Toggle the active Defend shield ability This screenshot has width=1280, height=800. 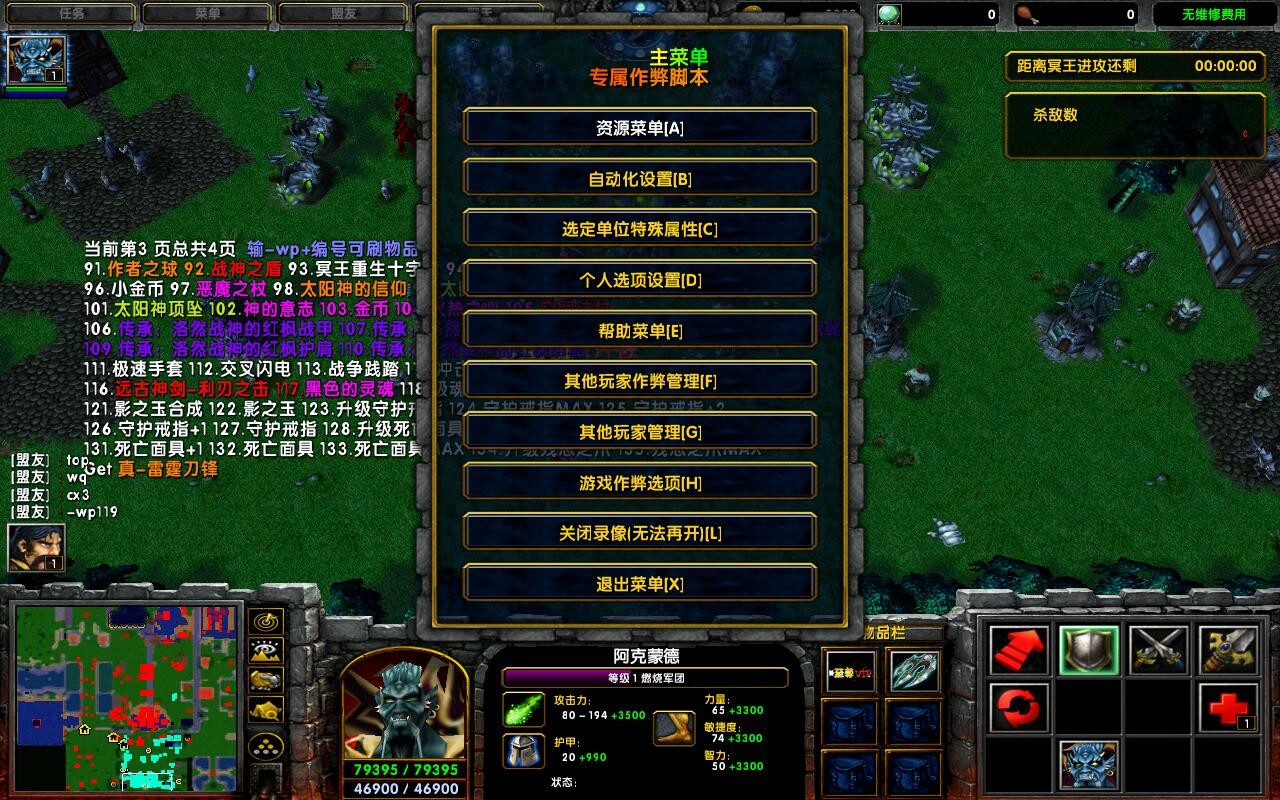1089,652
